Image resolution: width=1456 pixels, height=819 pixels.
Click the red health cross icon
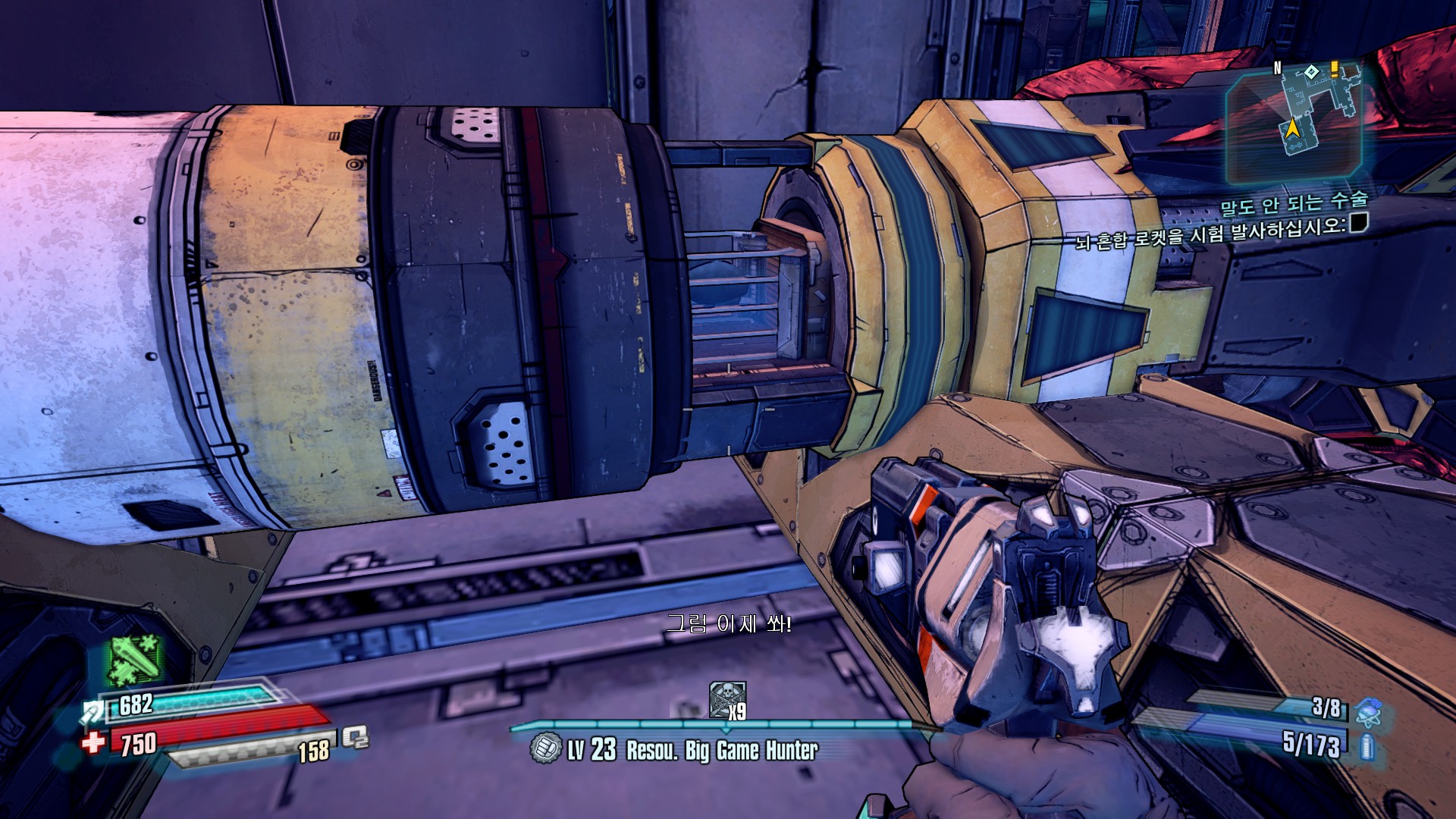[x=94, y=741]
